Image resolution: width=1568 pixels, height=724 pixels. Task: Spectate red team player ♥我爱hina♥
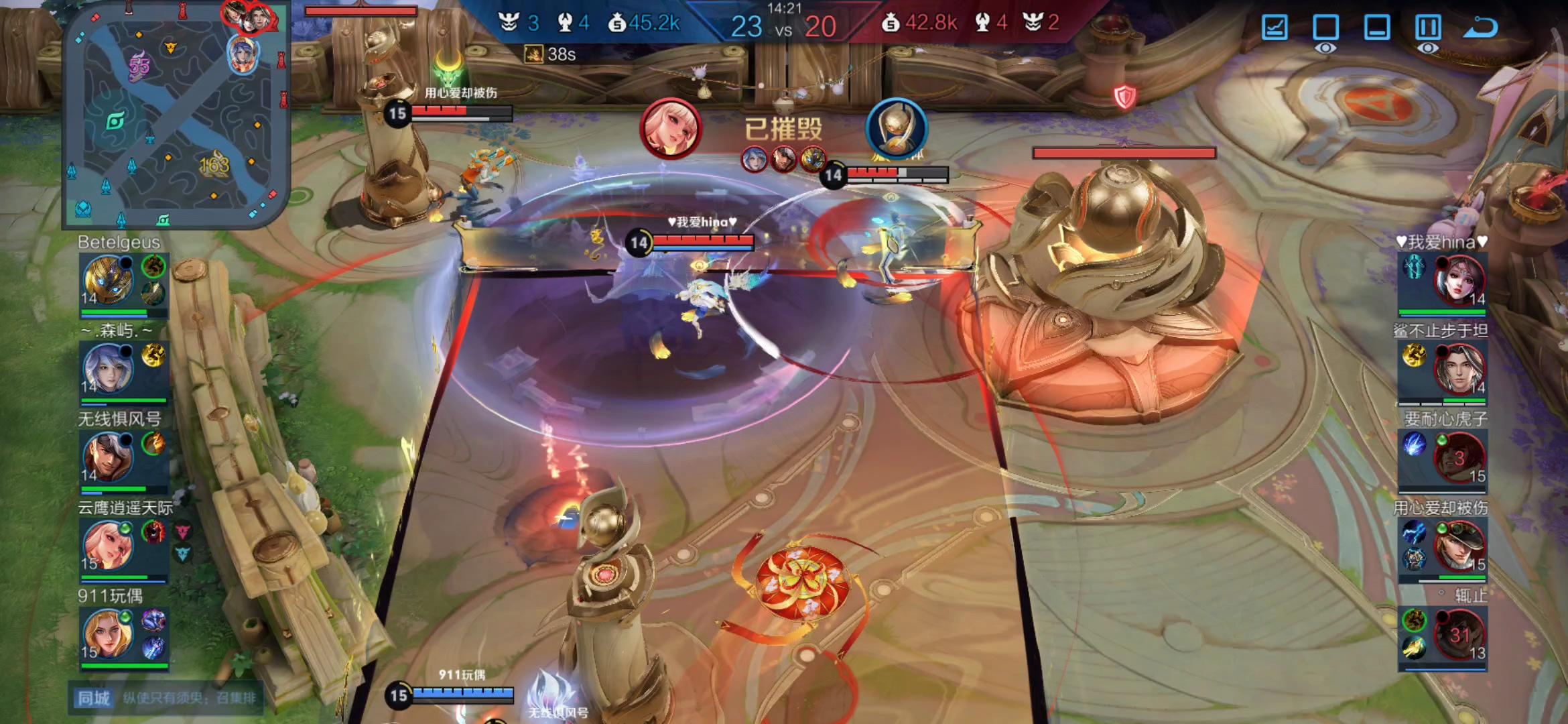[1459, 280]
